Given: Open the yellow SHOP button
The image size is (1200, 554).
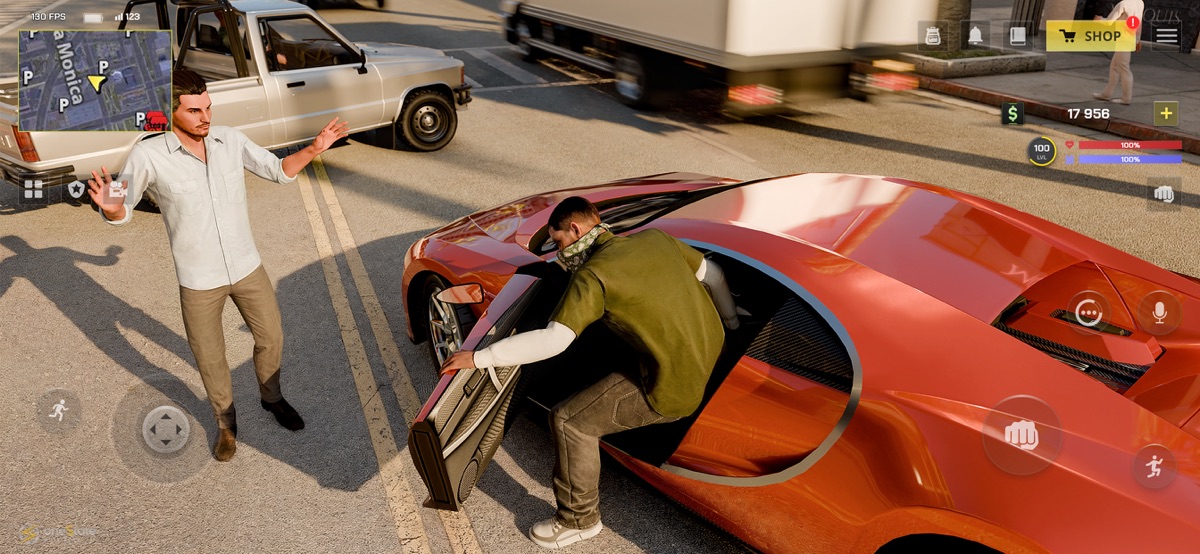Looking at the screenshot, I should coord(1091,36).
